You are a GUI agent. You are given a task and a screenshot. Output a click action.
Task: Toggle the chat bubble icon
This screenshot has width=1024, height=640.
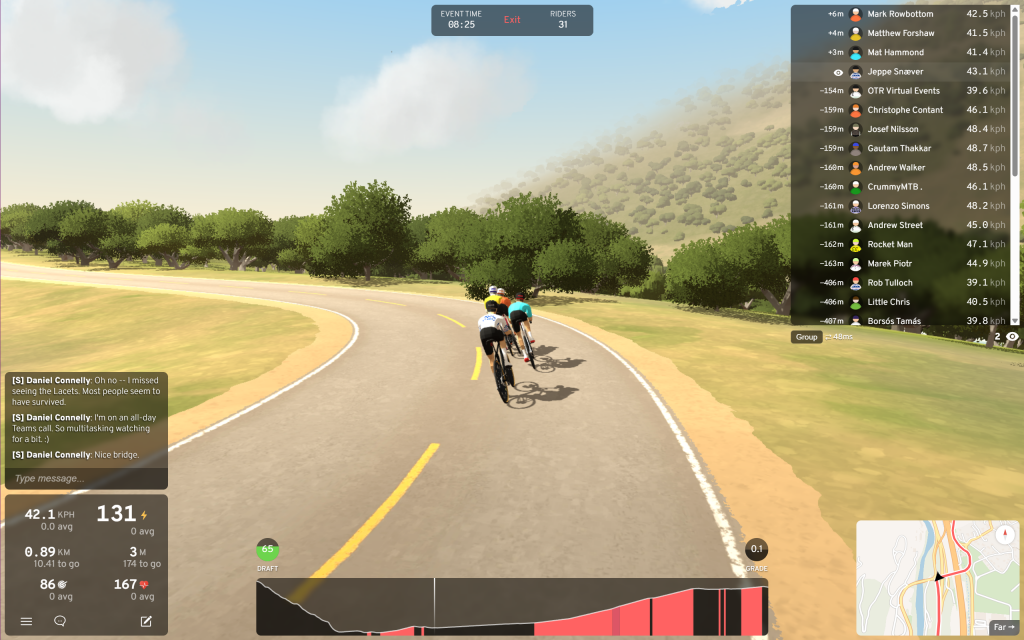click(x=60, y=621)
